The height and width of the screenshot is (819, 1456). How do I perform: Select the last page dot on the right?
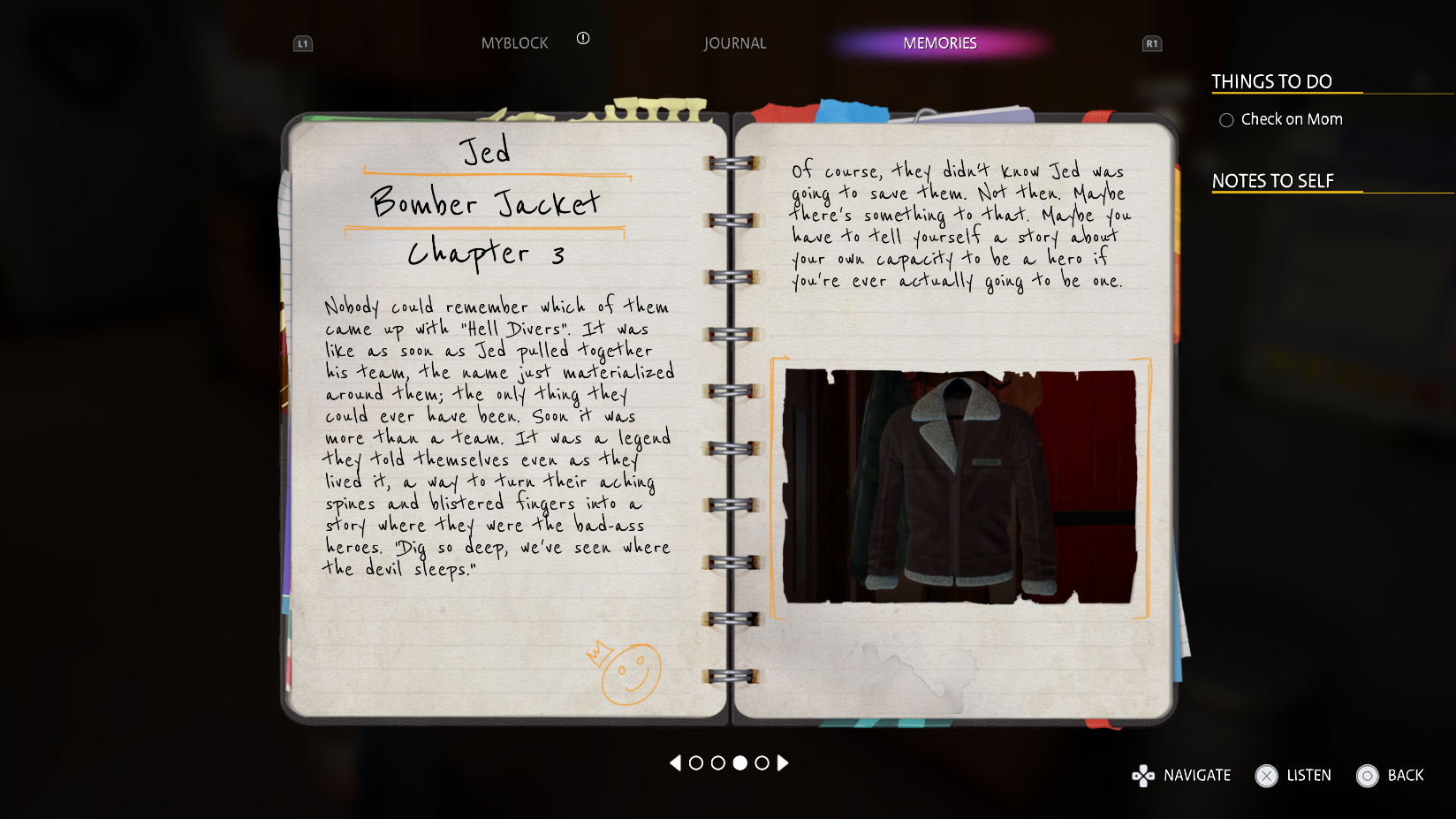(x=761, y=763)
